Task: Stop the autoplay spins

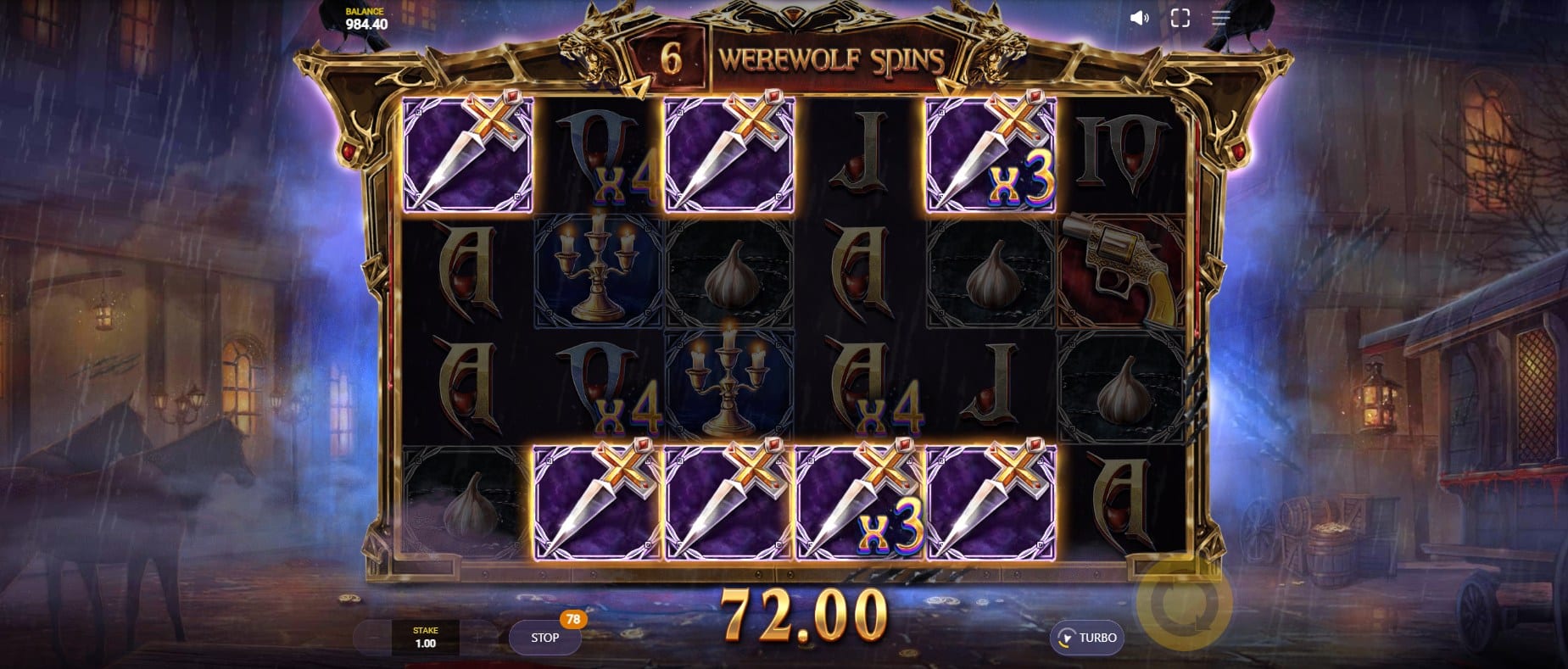Action: click(544, 638)
